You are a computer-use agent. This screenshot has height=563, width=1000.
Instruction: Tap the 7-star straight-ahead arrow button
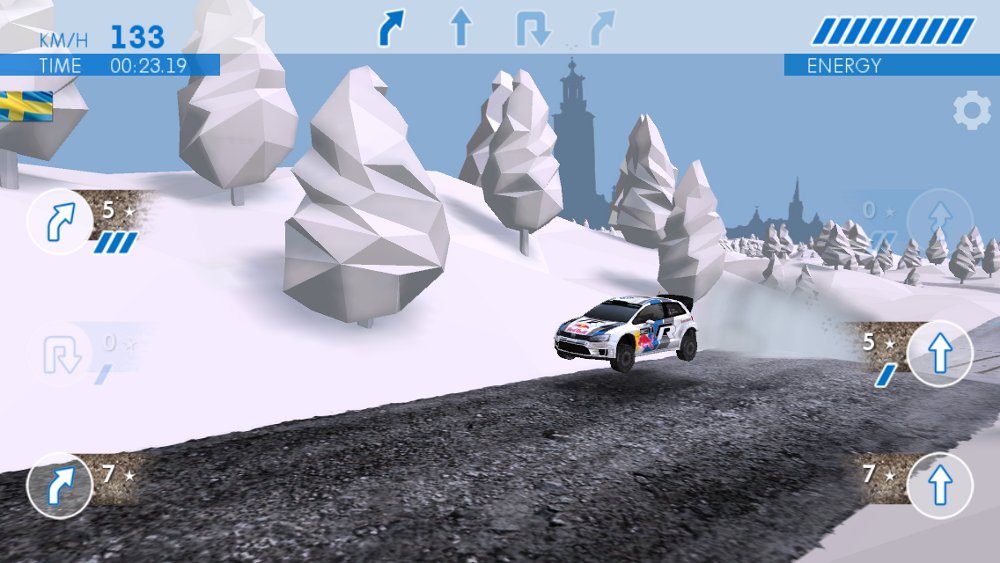[x=939, y=485]
